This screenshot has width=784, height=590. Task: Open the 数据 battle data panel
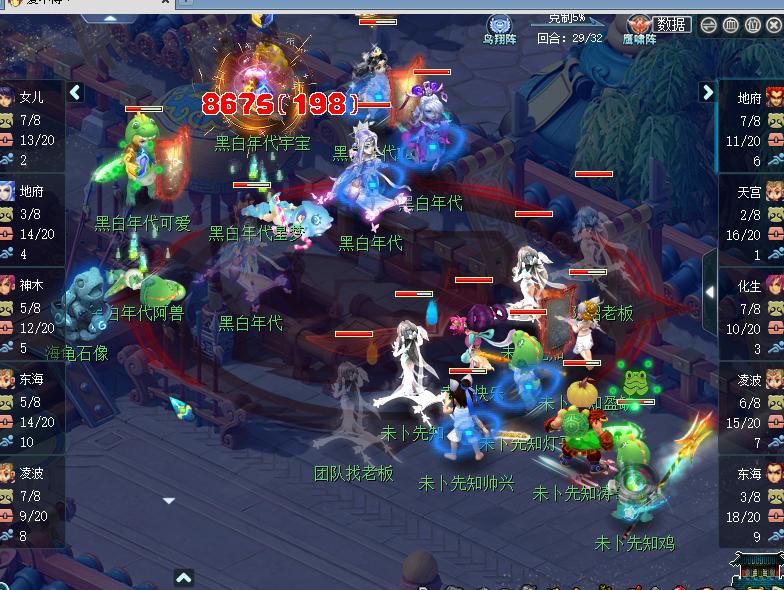[671, 24]
